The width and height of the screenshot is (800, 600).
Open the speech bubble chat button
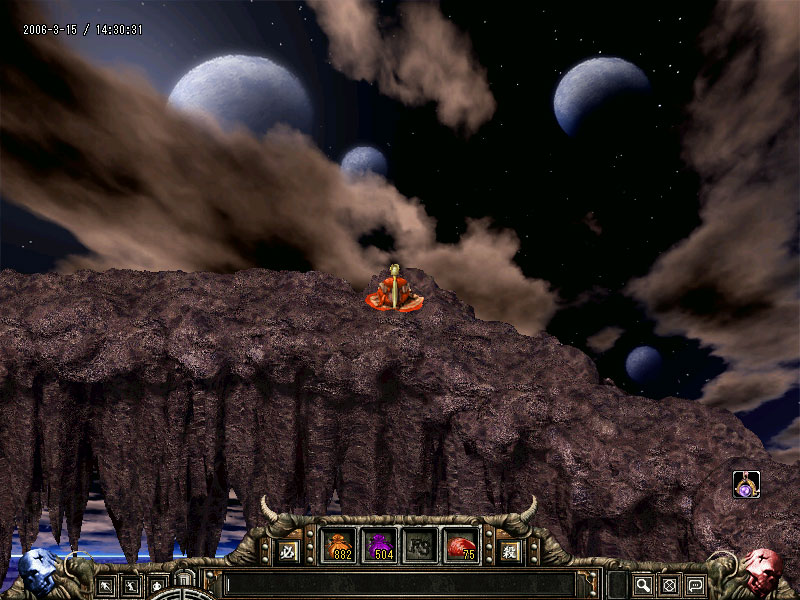point(695,585)
